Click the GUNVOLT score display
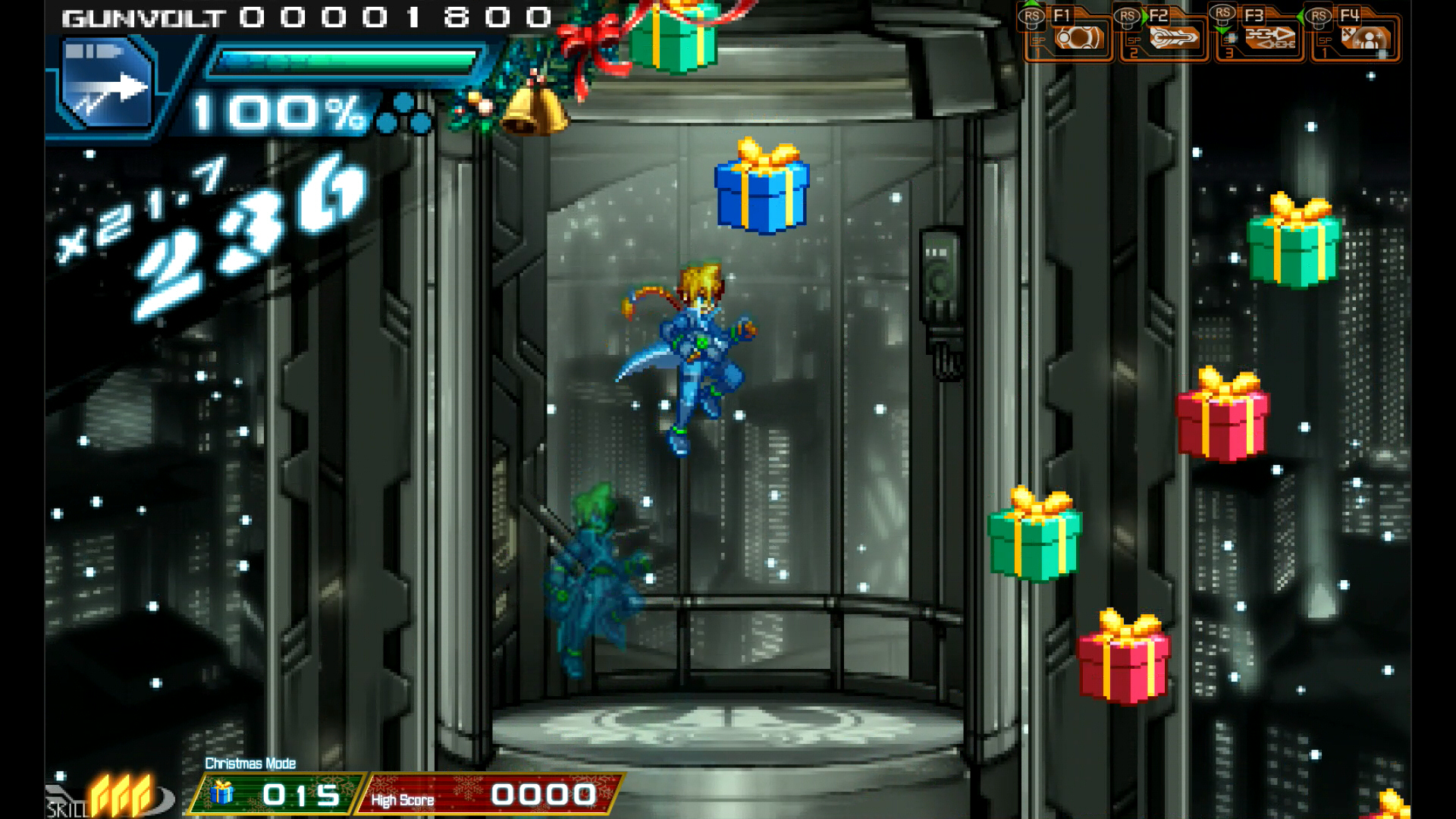 303,17
